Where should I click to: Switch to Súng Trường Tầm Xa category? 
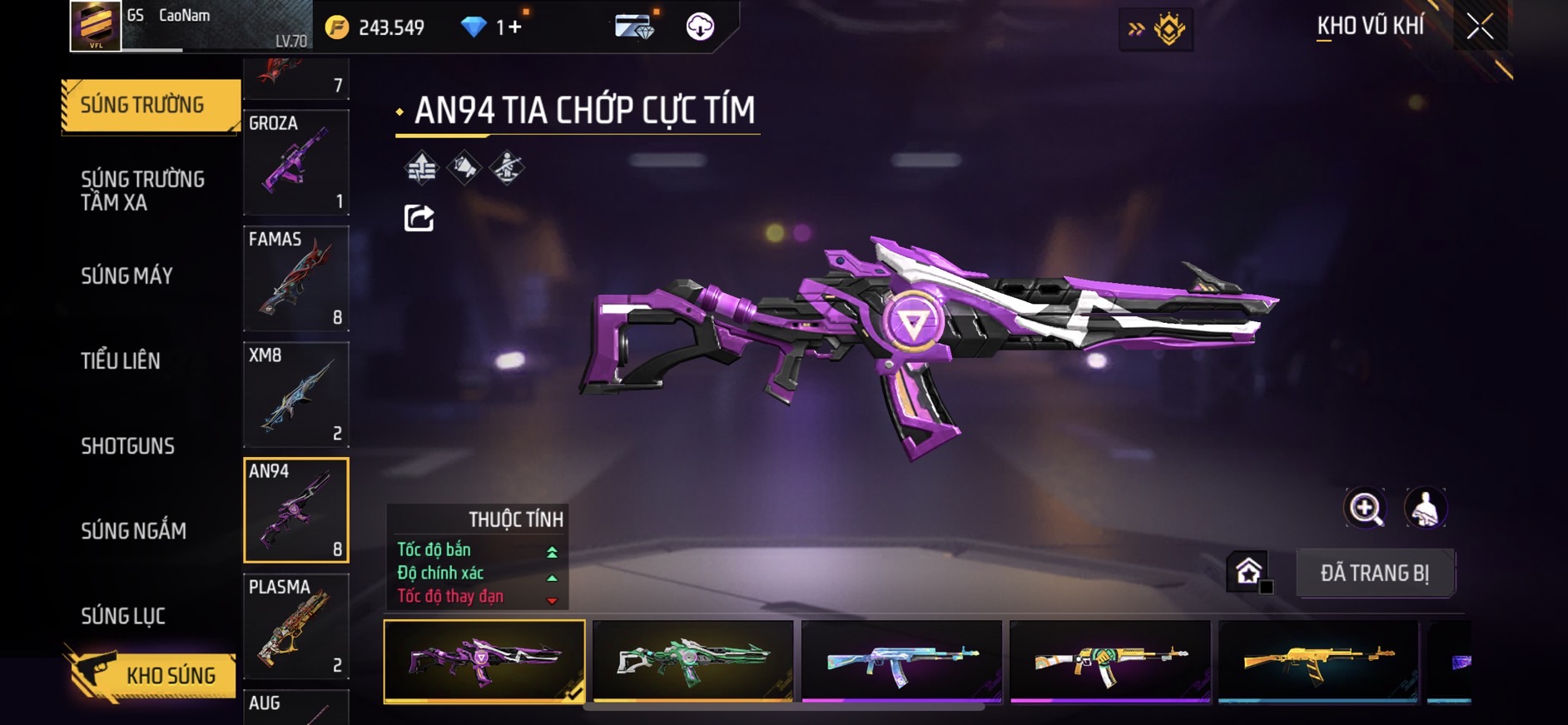(x=142, y=191)
